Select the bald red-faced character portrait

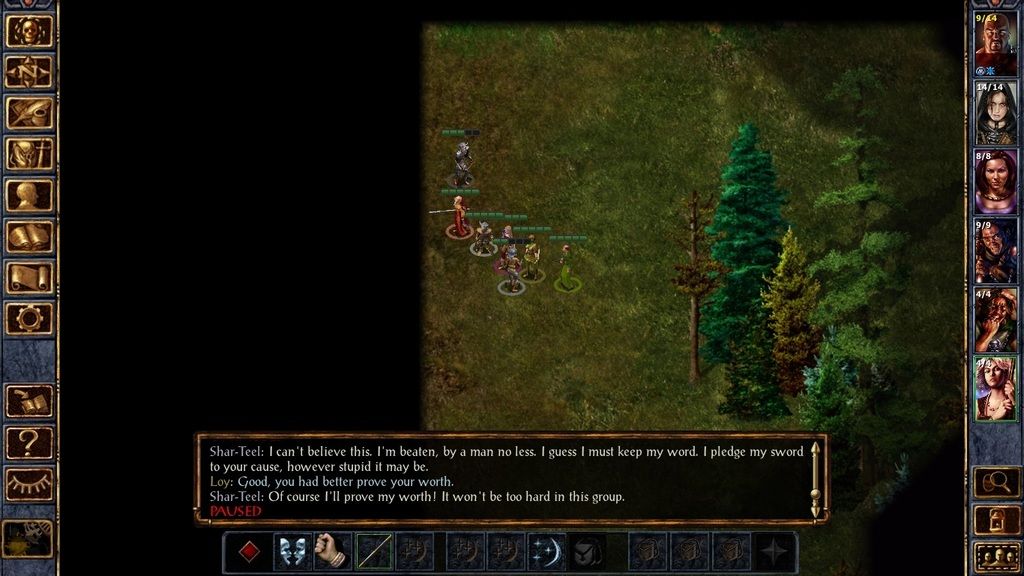[x=995, y=44]
